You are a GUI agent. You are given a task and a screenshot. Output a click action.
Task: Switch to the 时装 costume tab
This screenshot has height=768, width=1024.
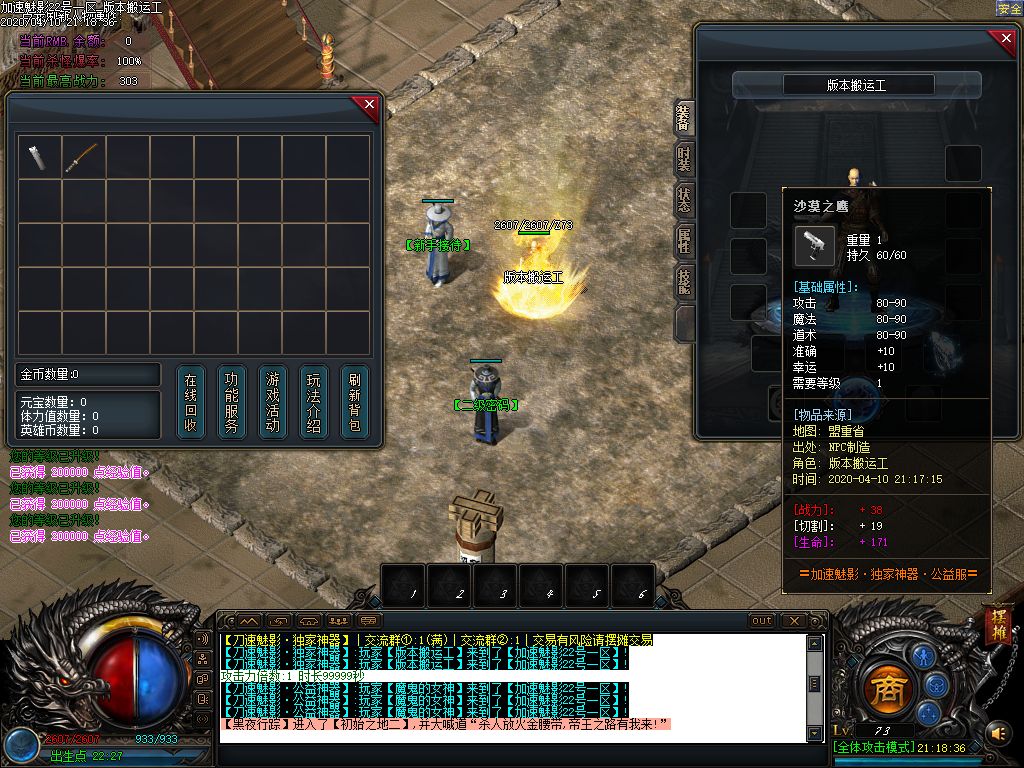click(x=684, y=159)
